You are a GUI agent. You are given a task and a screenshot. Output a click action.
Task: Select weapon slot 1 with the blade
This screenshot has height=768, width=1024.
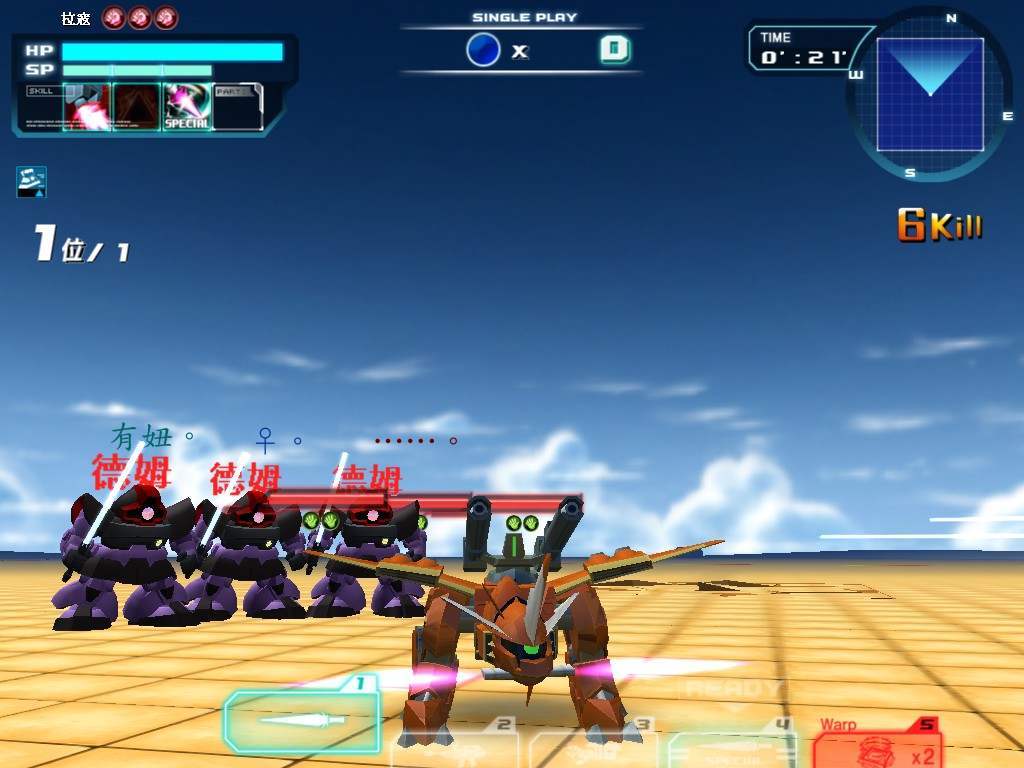tap(302, 719)
